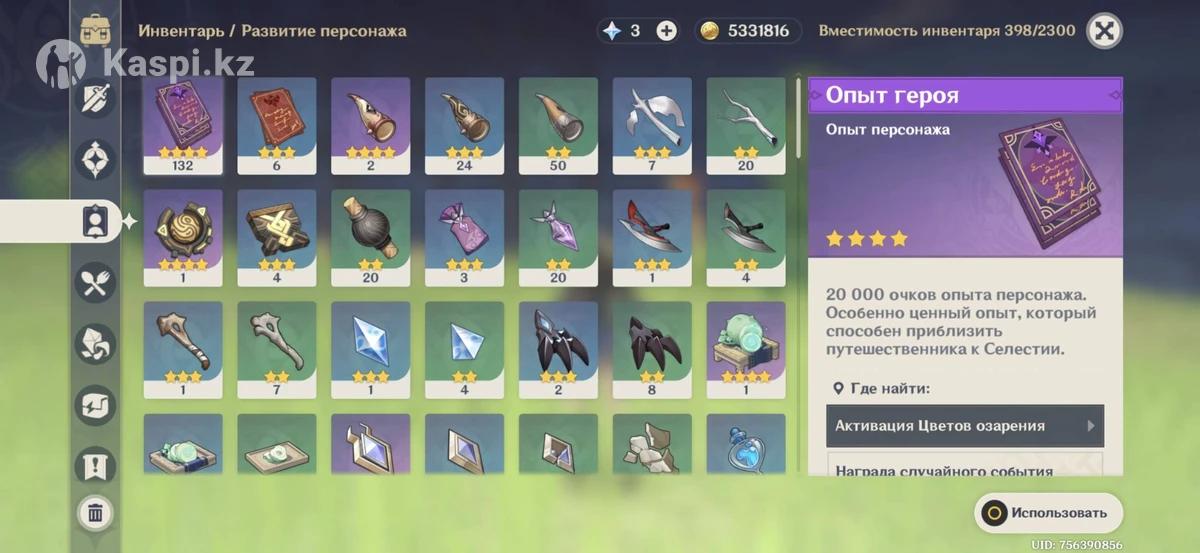Open Активация Цветов озарения source
Screen dimensions: 1200x553
(x=965, y=426)
